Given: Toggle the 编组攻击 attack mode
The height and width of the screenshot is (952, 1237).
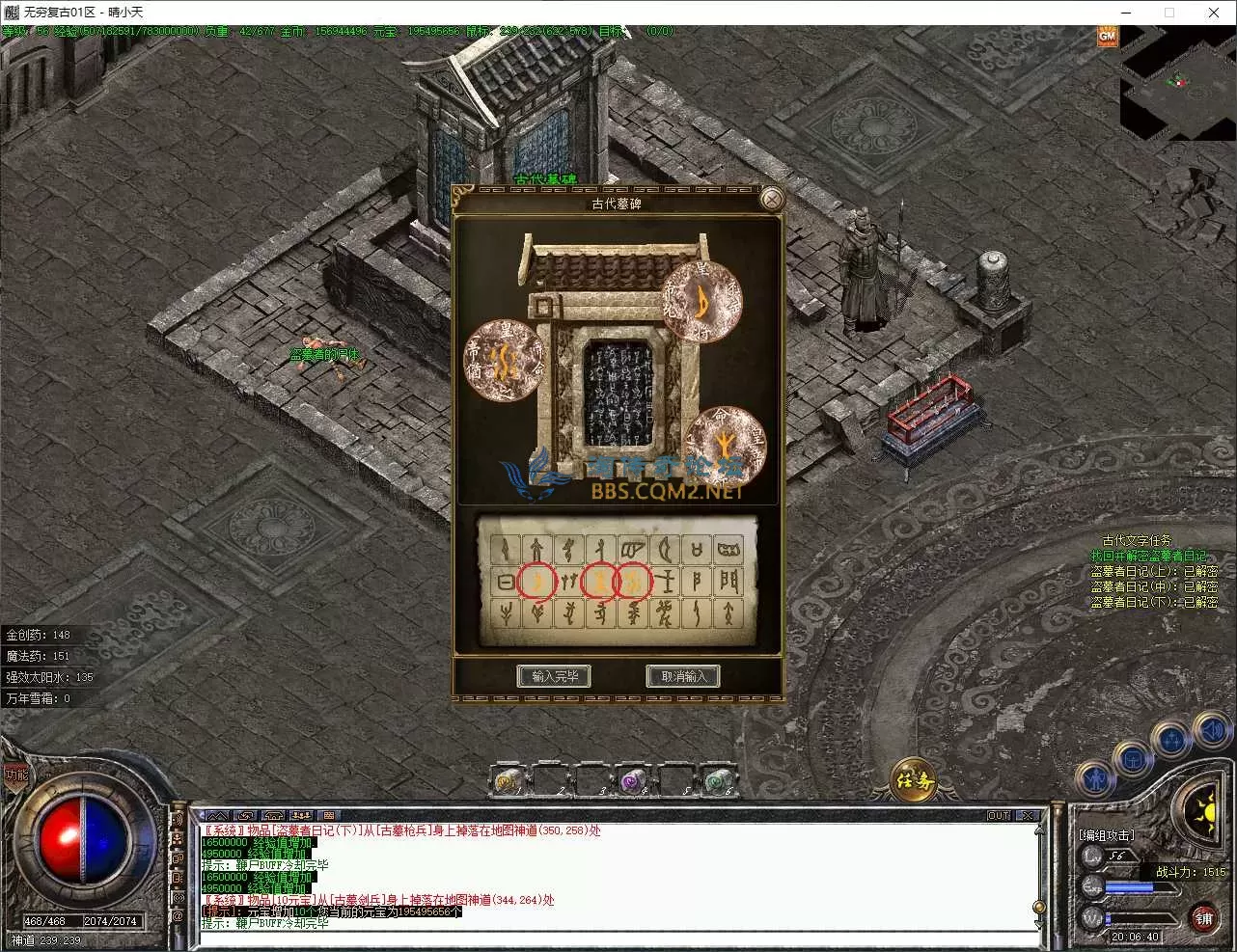Looking at the screenshot, I should [1106, 835].
